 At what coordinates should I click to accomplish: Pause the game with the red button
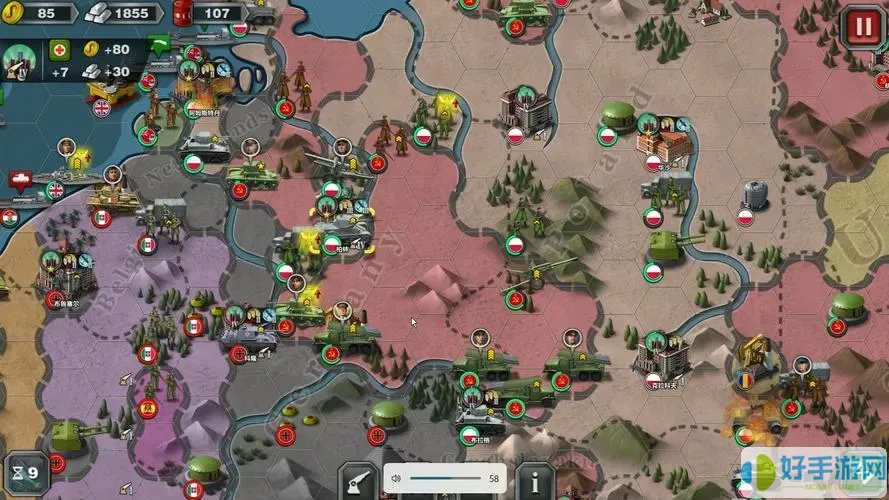tap(860, 24)
